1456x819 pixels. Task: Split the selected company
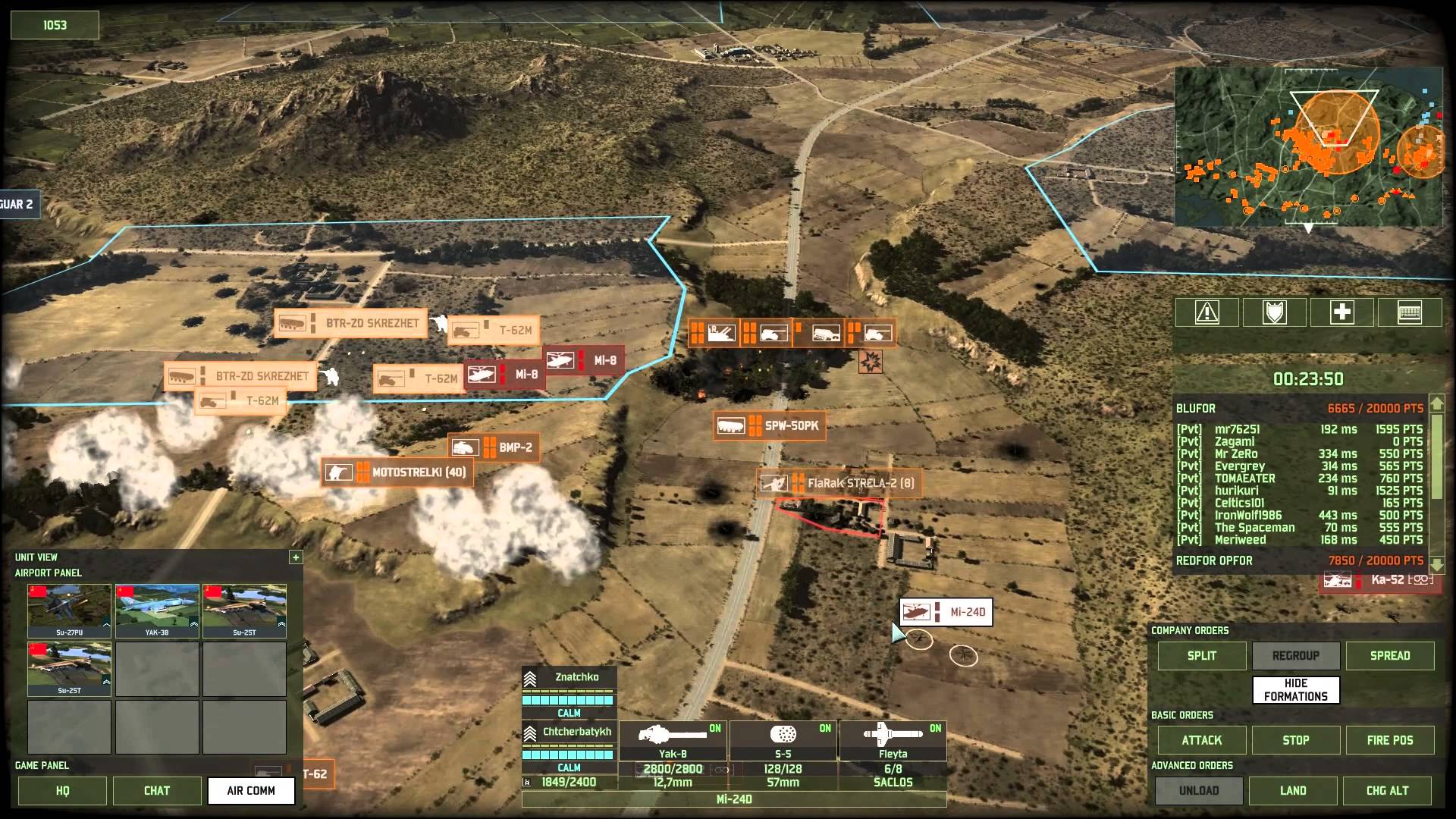(1201, 656)
